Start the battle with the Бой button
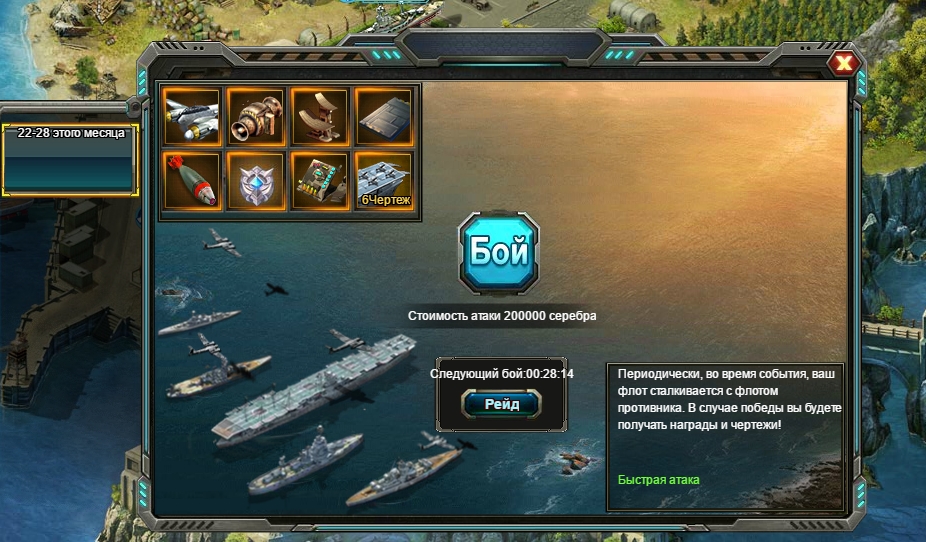 (498, 252)
